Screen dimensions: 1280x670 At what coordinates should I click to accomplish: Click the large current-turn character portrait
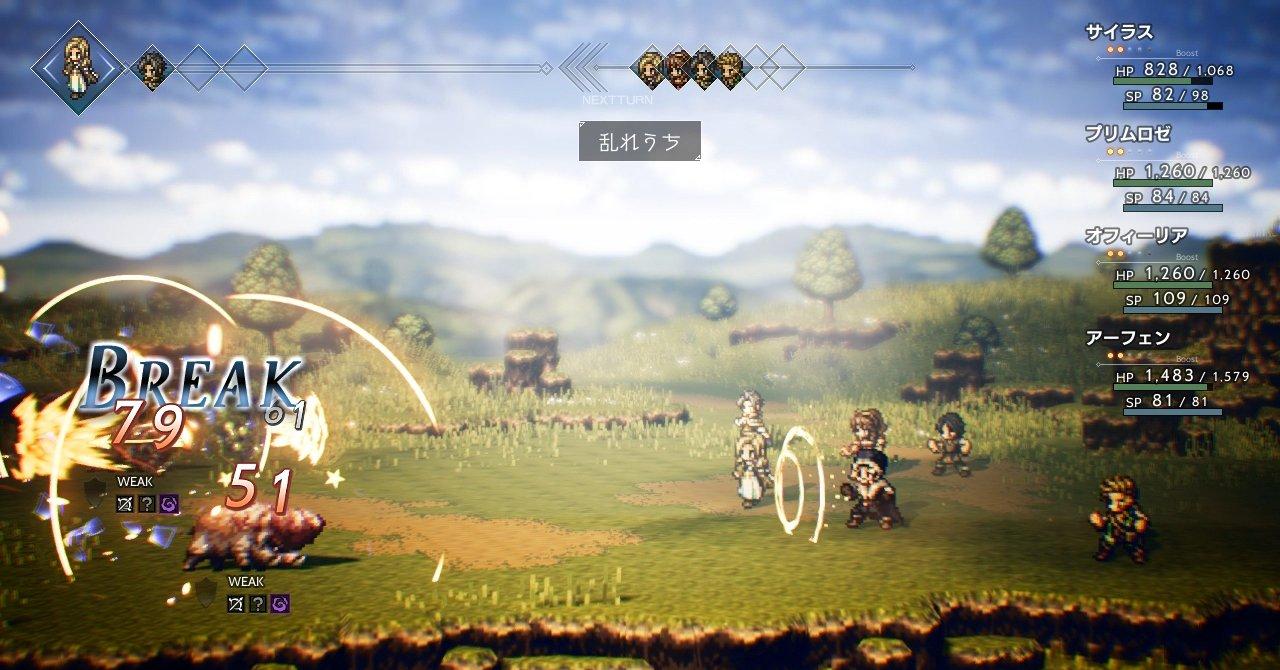(x=77, y=66)
